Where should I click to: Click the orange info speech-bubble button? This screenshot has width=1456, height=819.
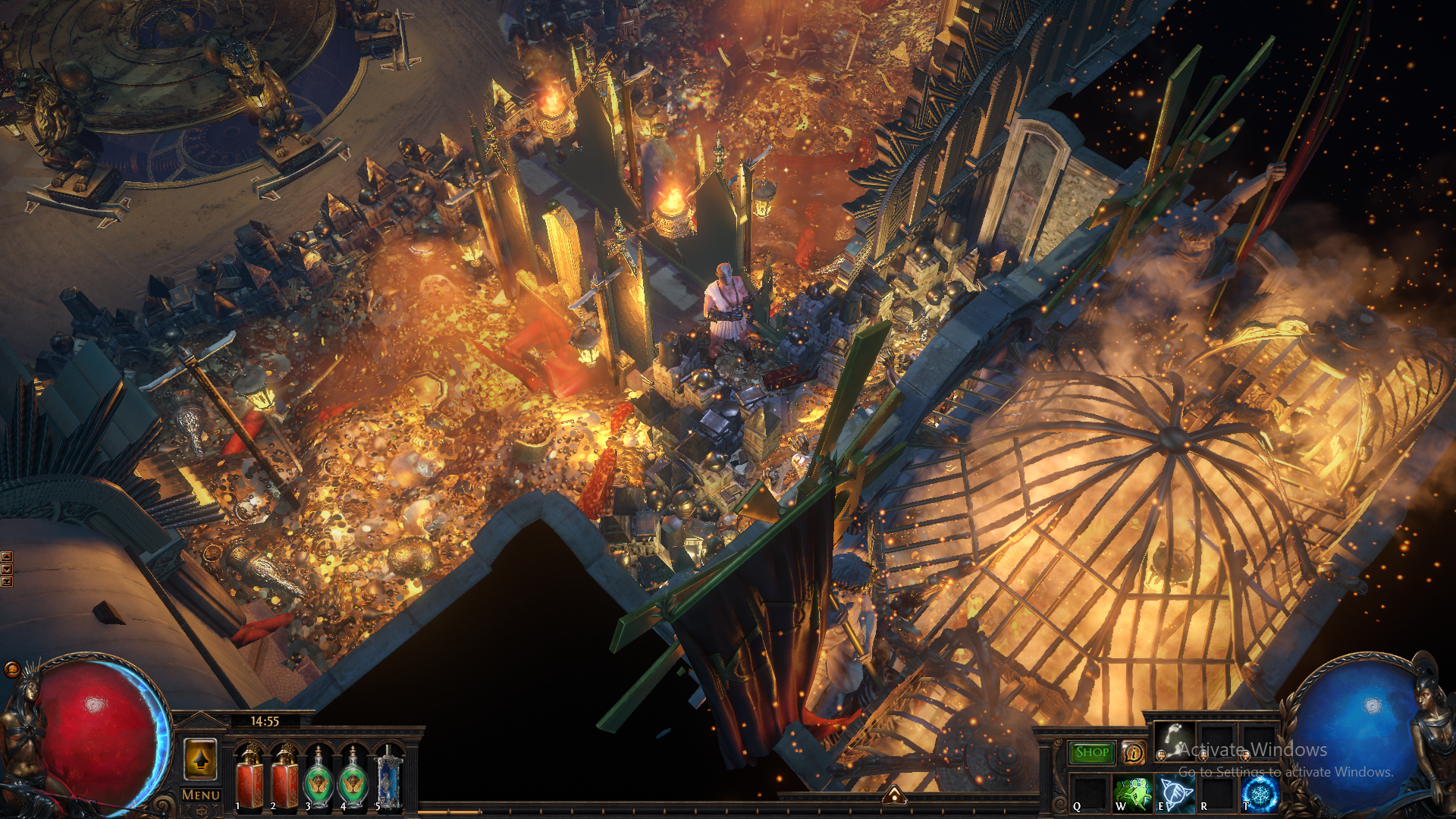(1133, 752)
